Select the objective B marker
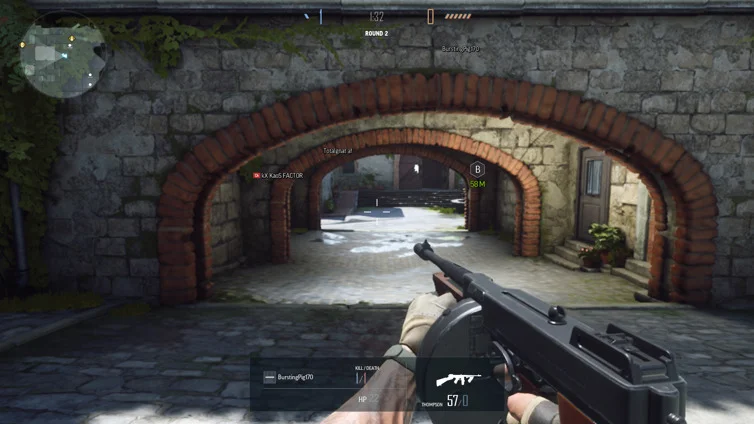 477,170
